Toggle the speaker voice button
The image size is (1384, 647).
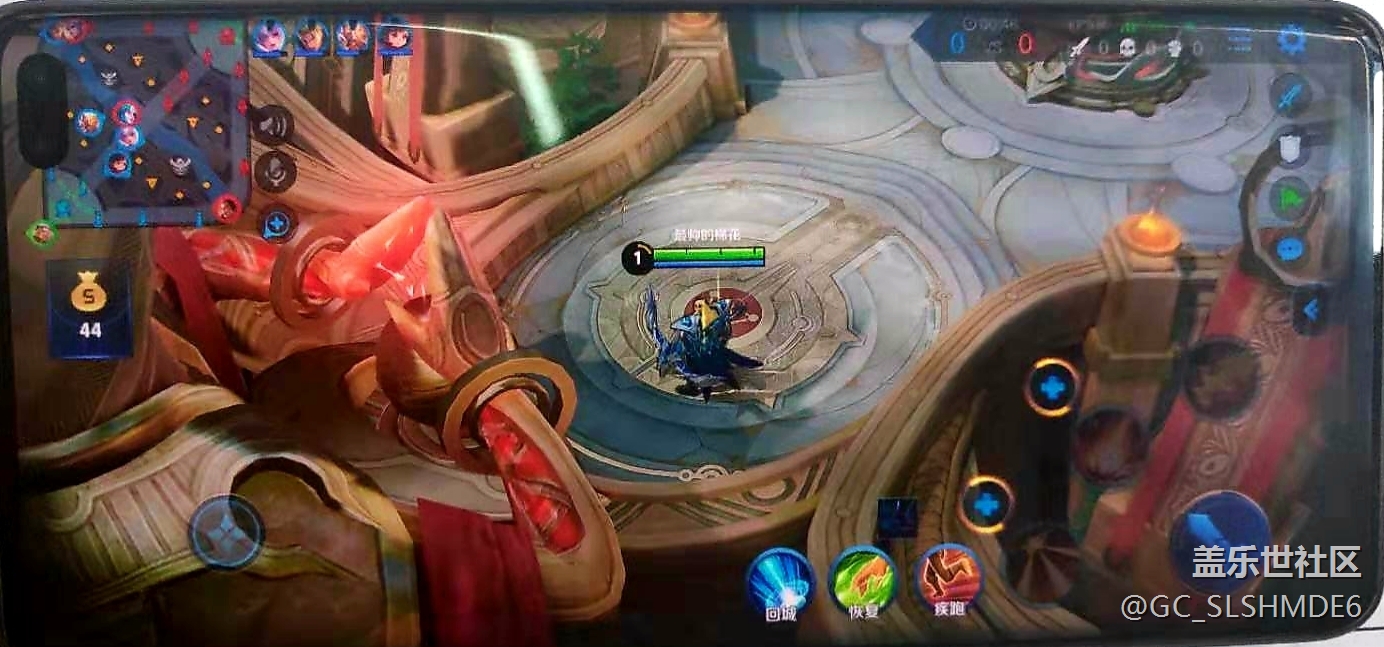(272, 125)
